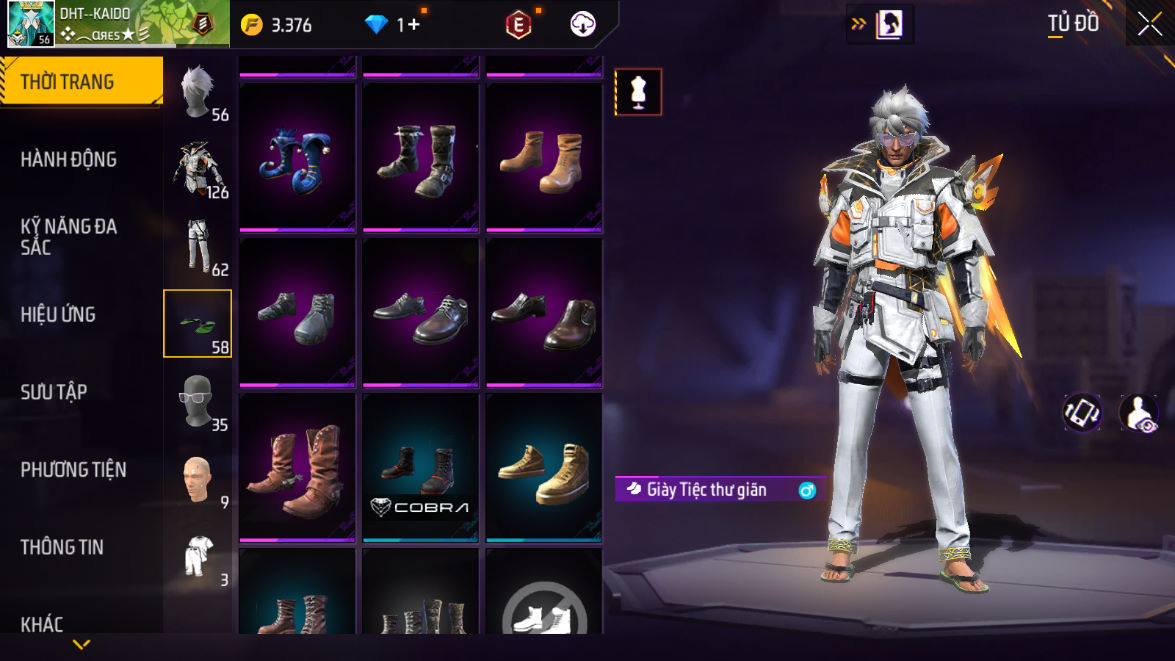The image size is (1175, 661).
Task: Close the wardrobe with the X button
Action: (1149, 24)
